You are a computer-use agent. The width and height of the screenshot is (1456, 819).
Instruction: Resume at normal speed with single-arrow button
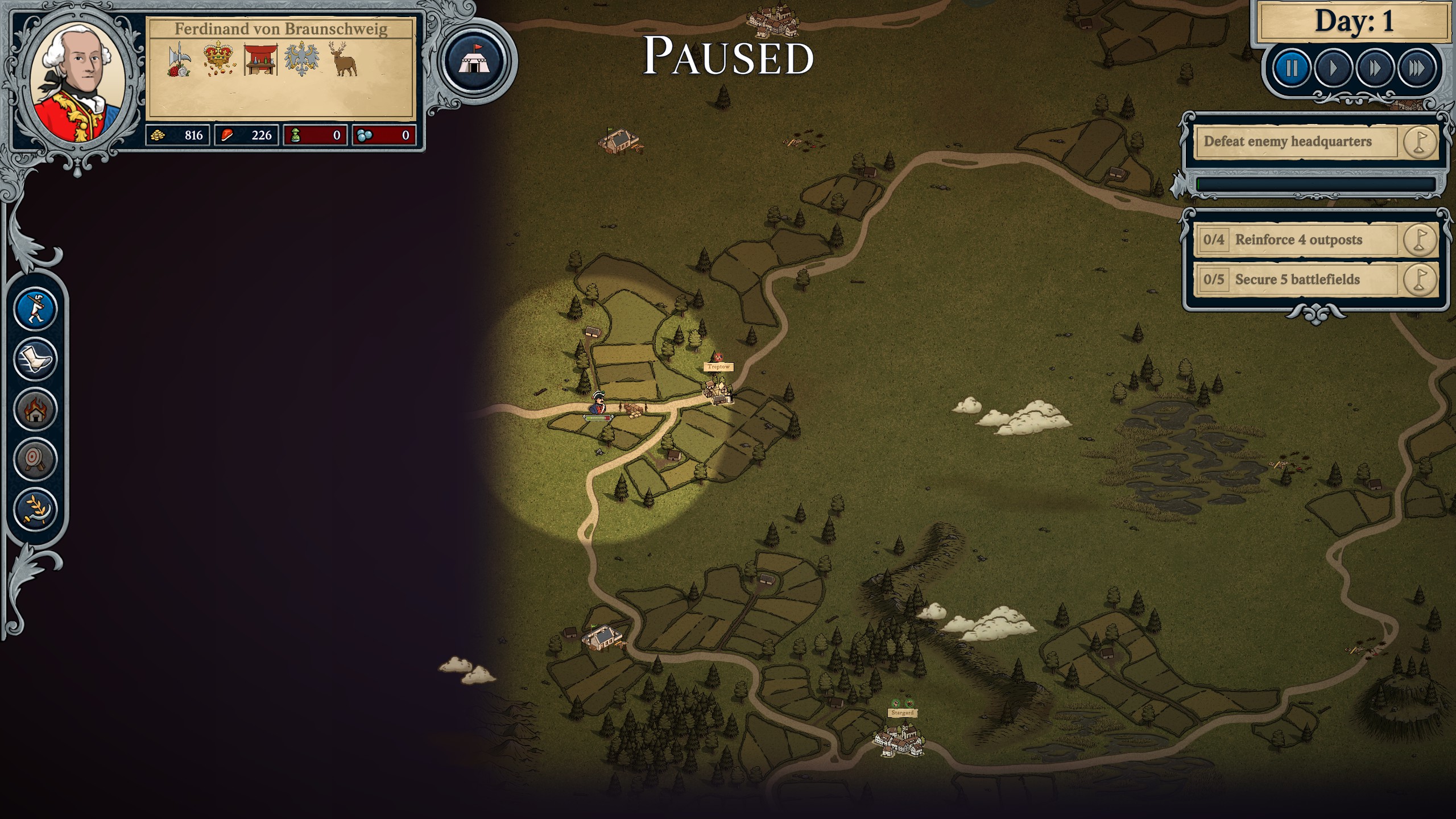pos(1333,69)
